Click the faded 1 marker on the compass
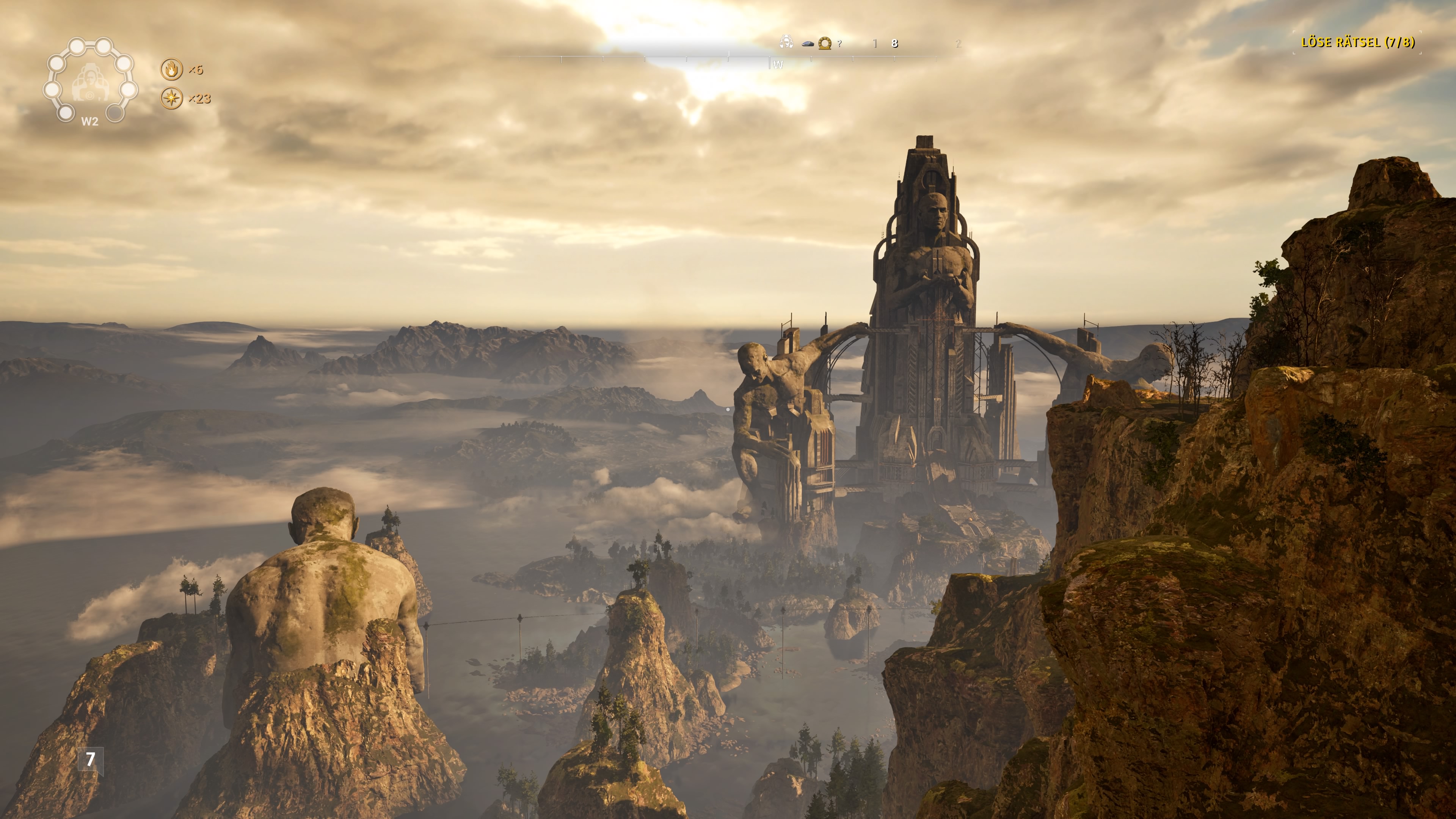The image size is (1456, 819). (x=875, y=44)
